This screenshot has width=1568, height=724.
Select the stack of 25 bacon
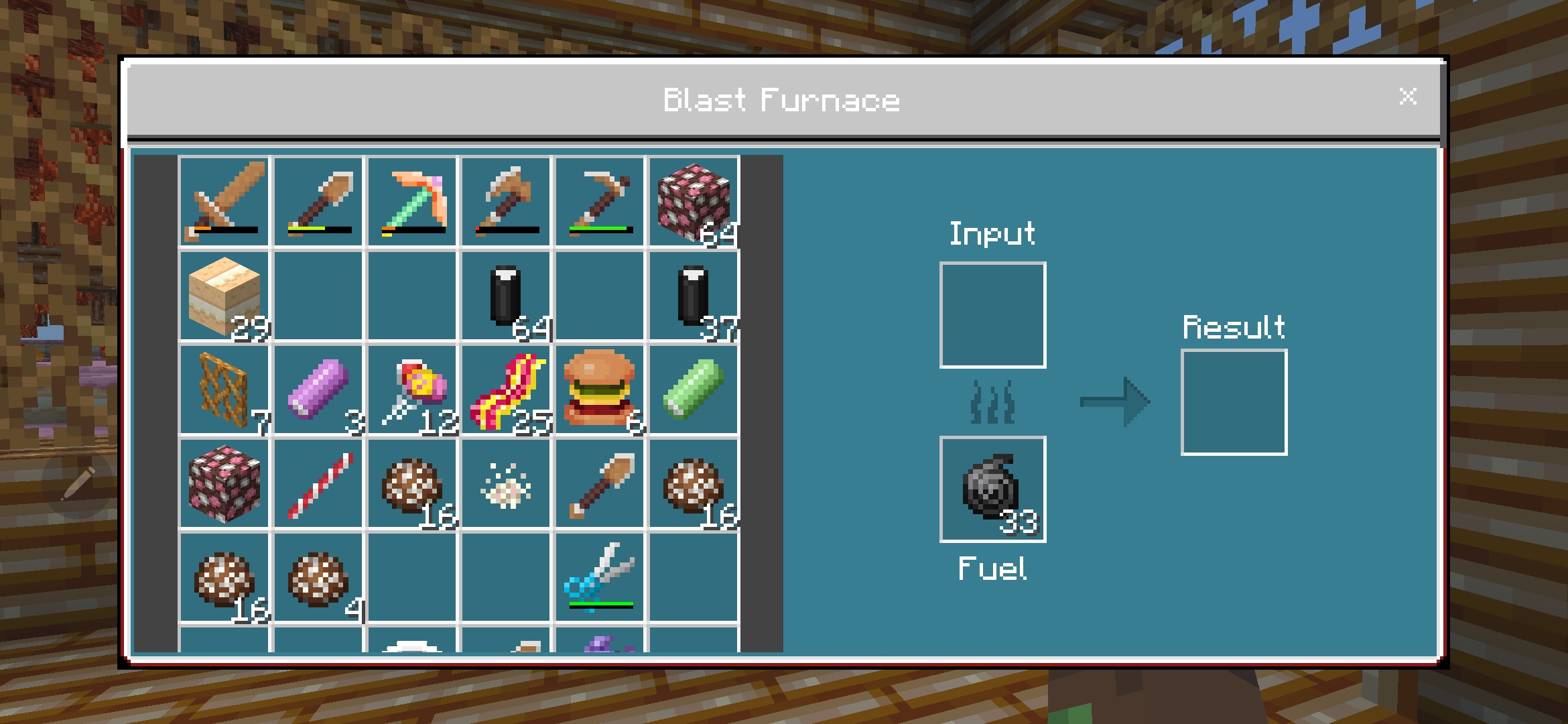coord(506,389)
